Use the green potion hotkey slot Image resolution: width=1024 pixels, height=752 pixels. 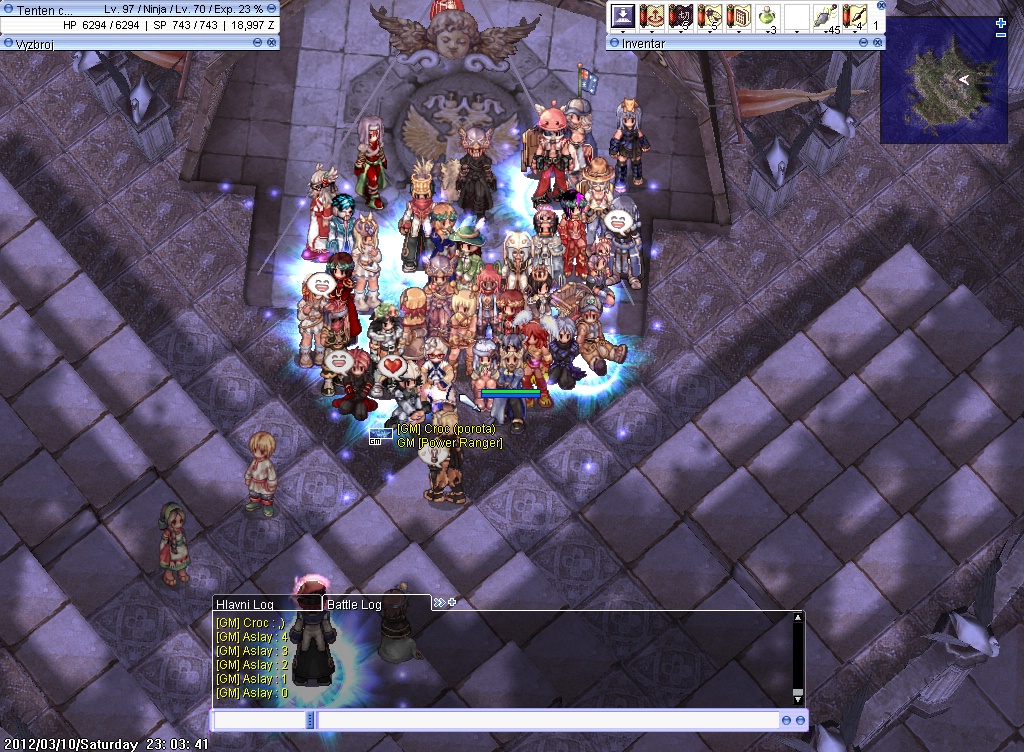point(769,17)
